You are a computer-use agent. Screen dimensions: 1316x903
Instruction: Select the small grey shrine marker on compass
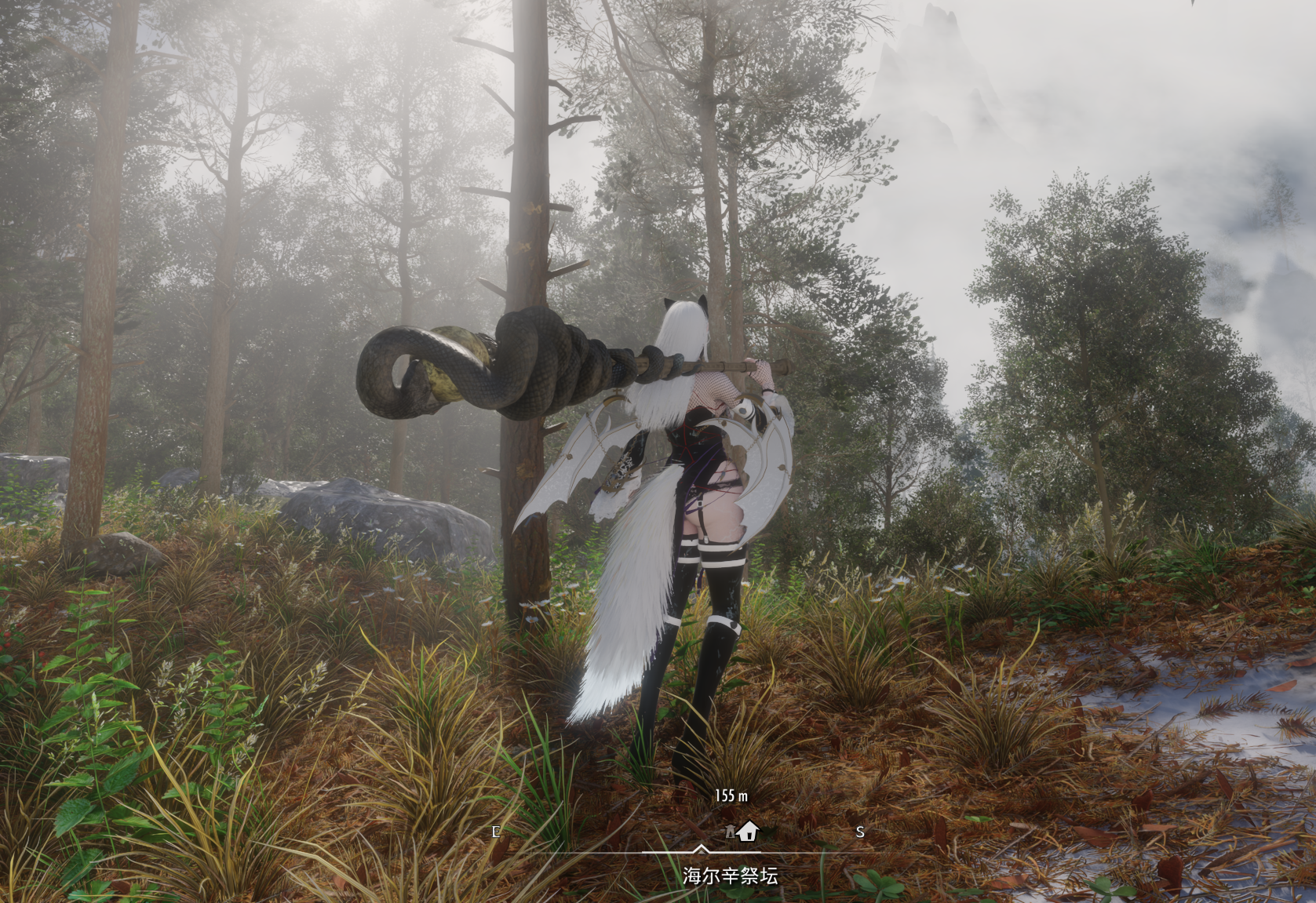729,832
